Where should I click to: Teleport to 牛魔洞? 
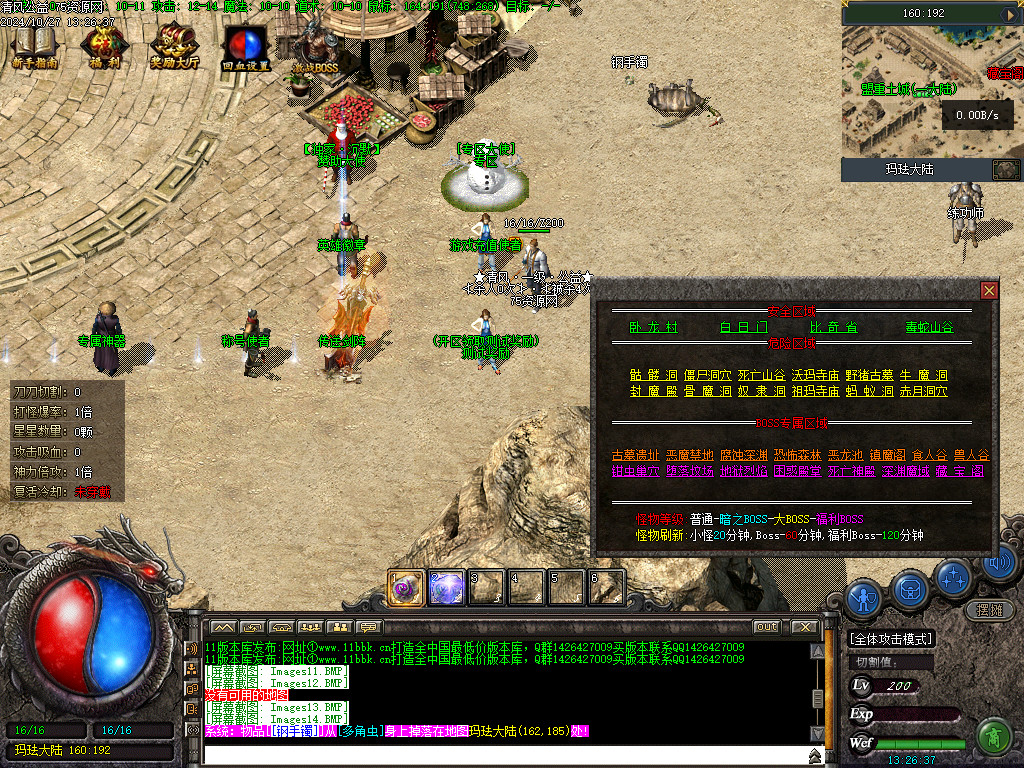pyautogui.click(x=924, y=376)
